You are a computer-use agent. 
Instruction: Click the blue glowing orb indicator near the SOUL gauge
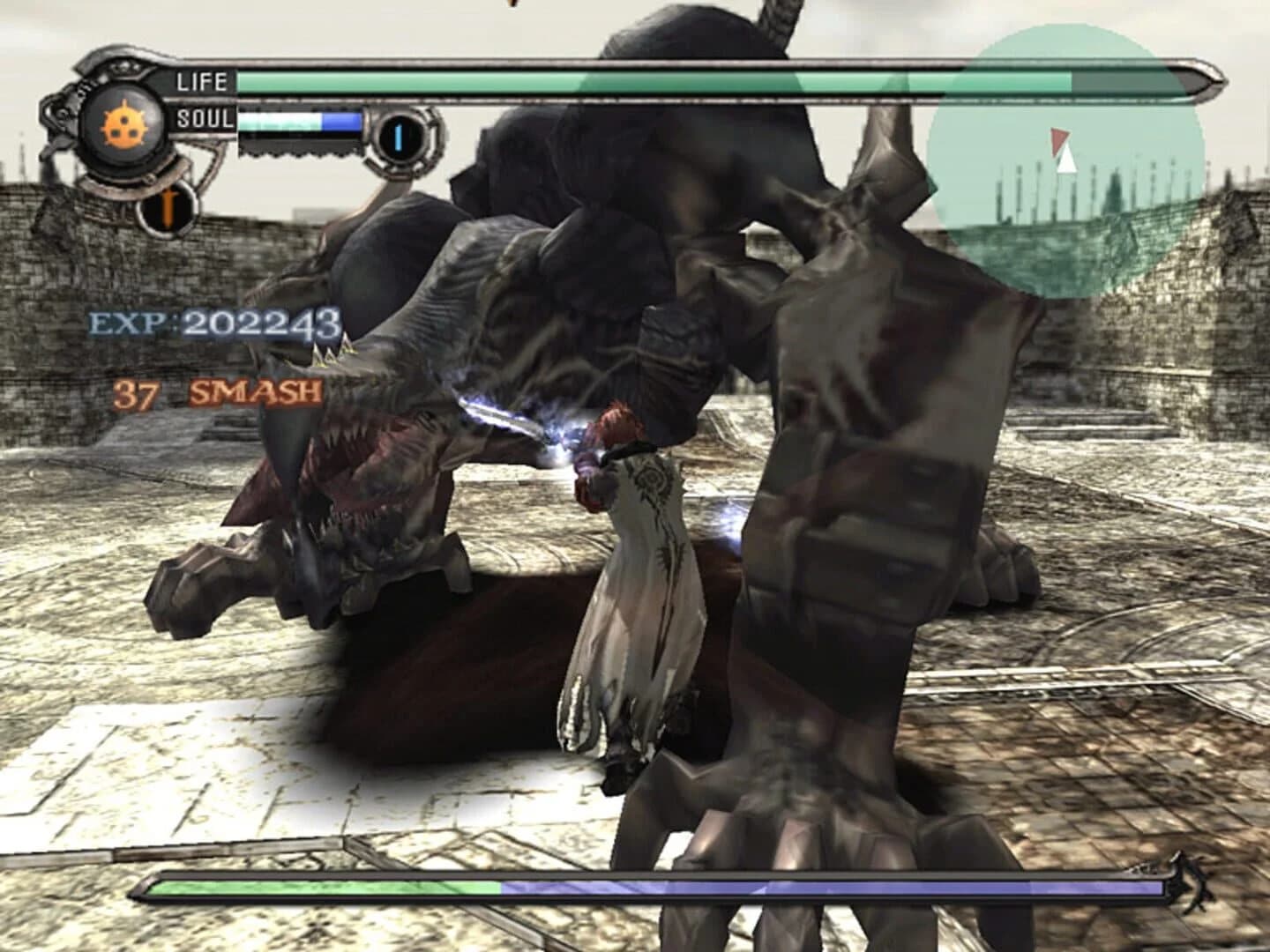(399, 134)
